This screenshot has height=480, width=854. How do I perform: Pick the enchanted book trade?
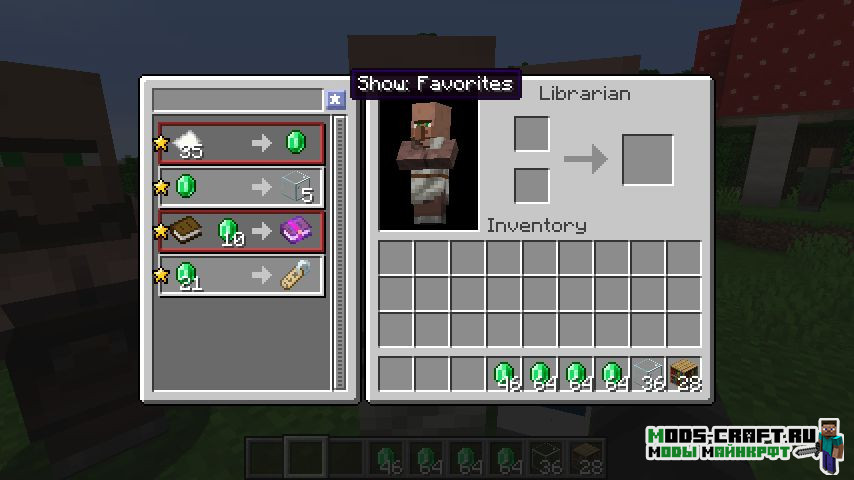pos(241,231)
